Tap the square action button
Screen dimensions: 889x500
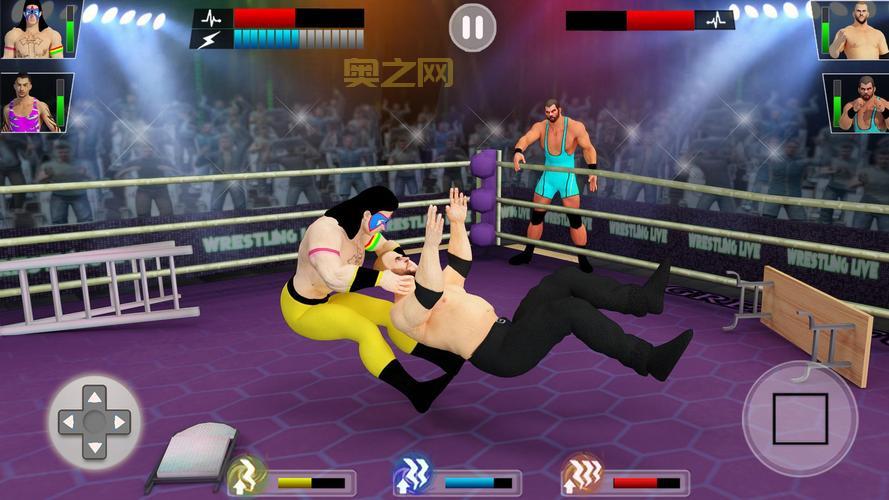click(800, 419)
